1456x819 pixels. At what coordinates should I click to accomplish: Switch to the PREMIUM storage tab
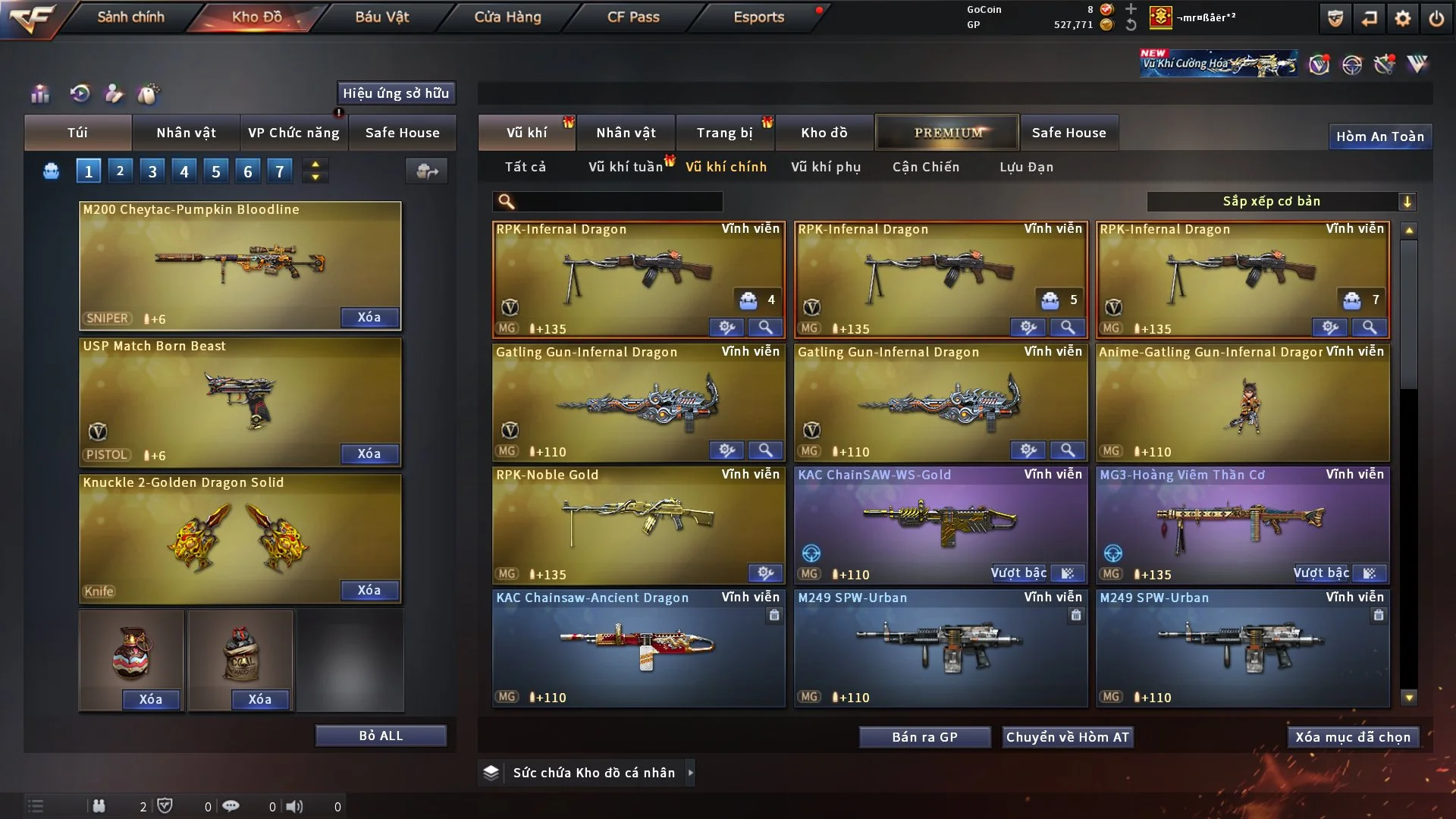947,133
